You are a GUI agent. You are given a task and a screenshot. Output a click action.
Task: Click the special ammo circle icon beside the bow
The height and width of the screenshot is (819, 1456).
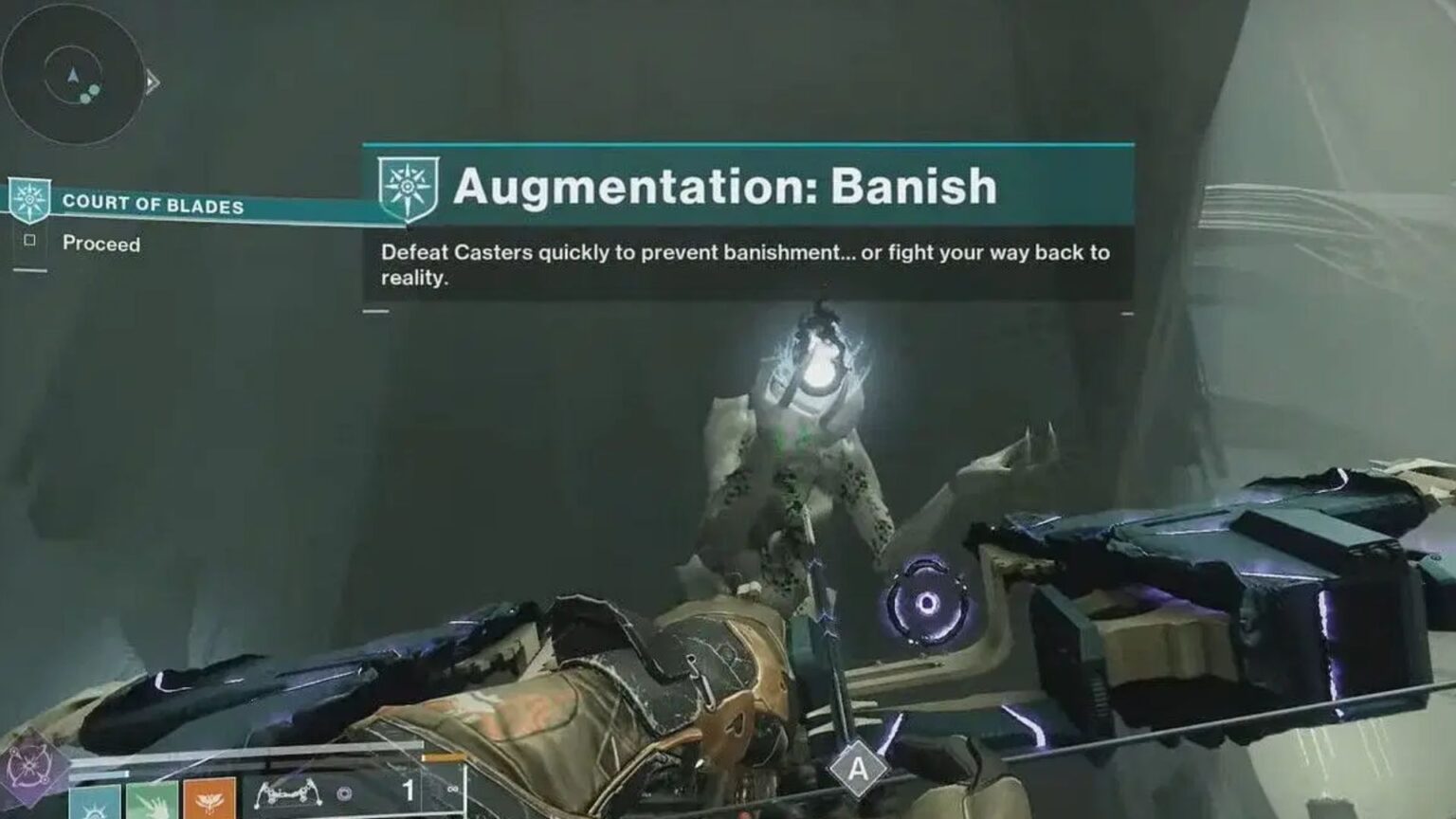point(345,792)
